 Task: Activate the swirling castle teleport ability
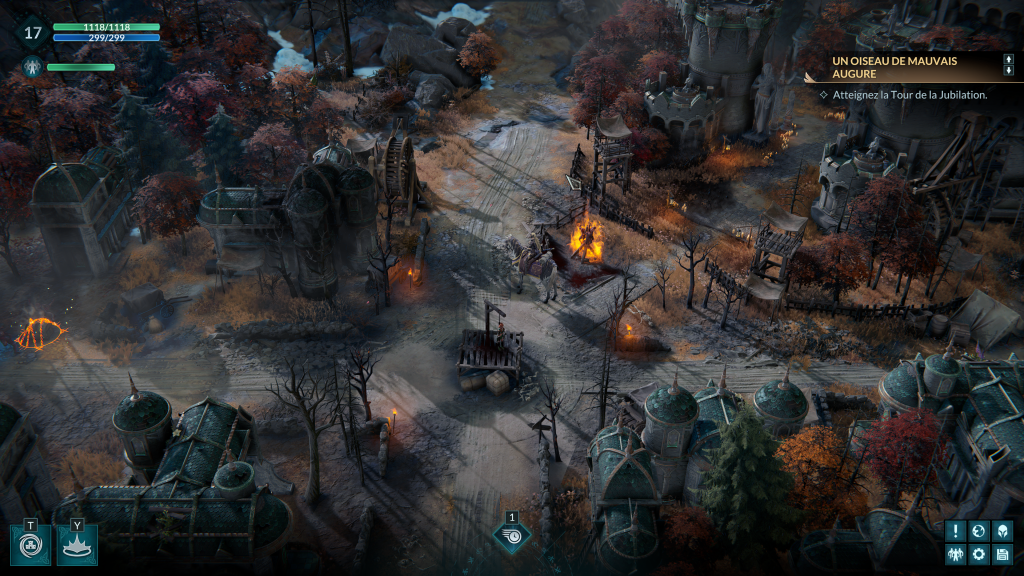pyautogui.click(x=30, y=546)
